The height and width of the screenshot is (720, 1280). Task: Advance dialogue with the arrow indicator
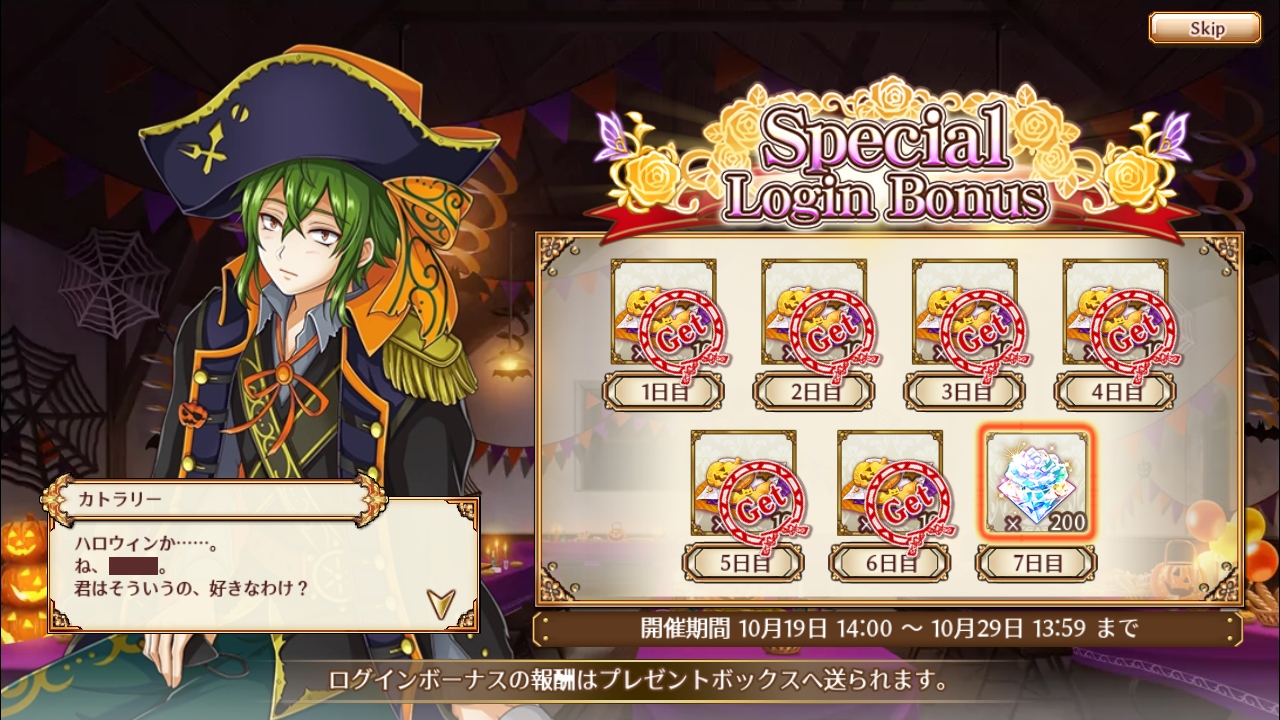(438, 601)
